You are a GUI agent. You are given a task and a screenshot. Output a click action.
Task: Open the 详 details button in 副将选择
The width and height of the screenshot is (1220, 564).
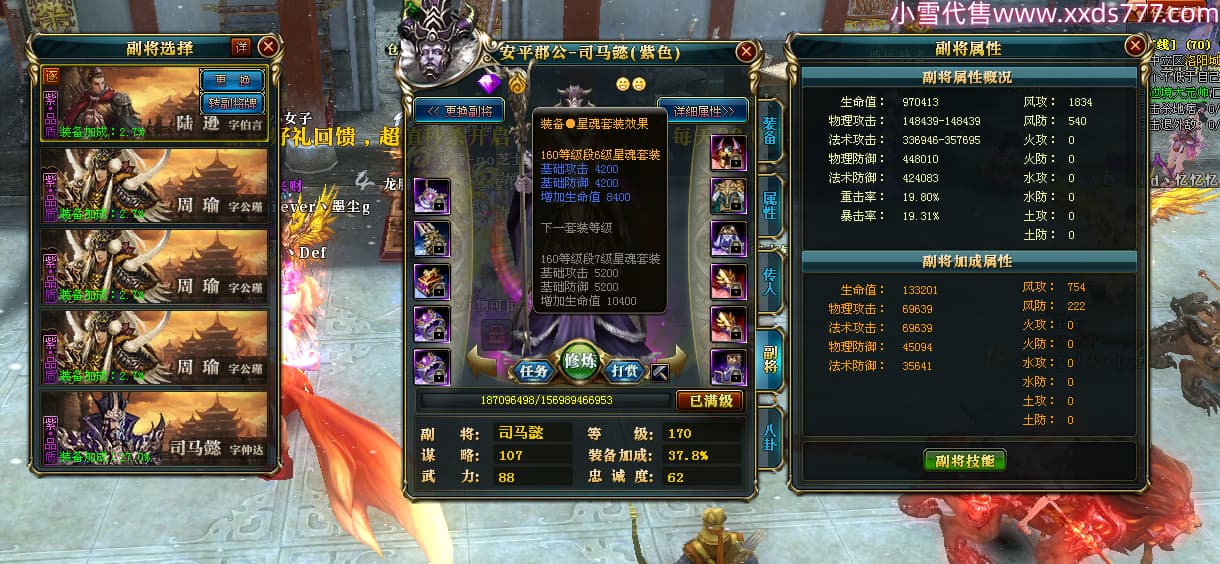coord(241,46)
